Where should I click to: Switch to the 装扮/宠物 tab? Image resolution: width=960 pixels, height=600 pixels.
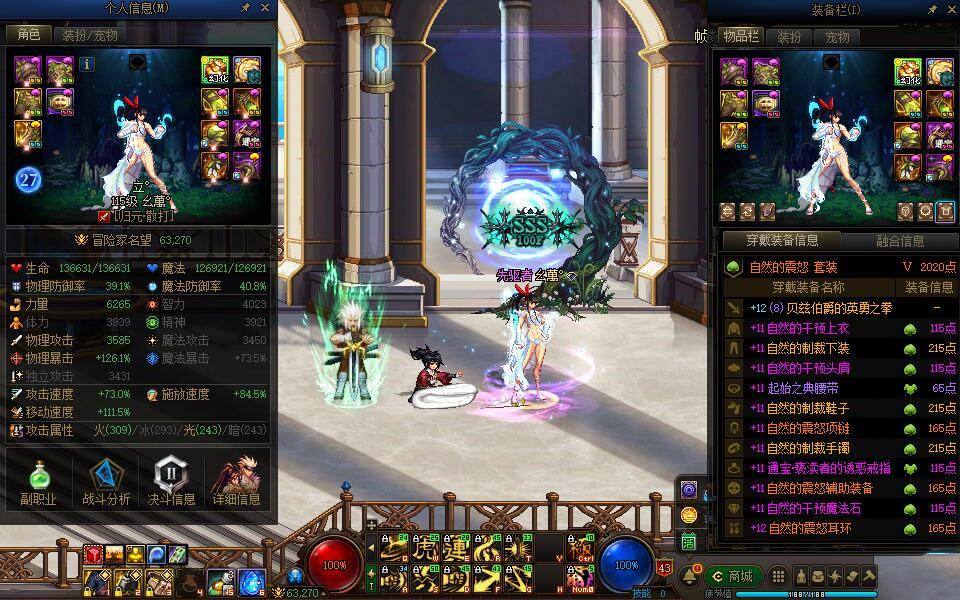point(91,34)
